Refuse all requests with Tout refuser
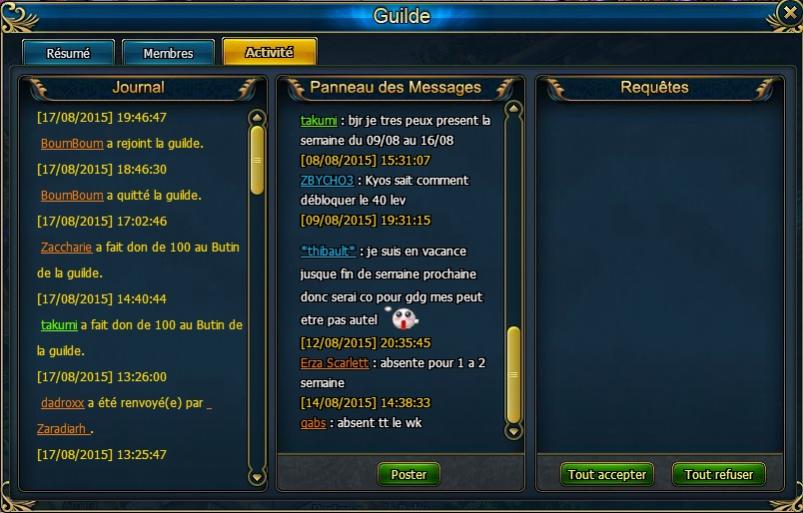 click(x=719, y=475)
